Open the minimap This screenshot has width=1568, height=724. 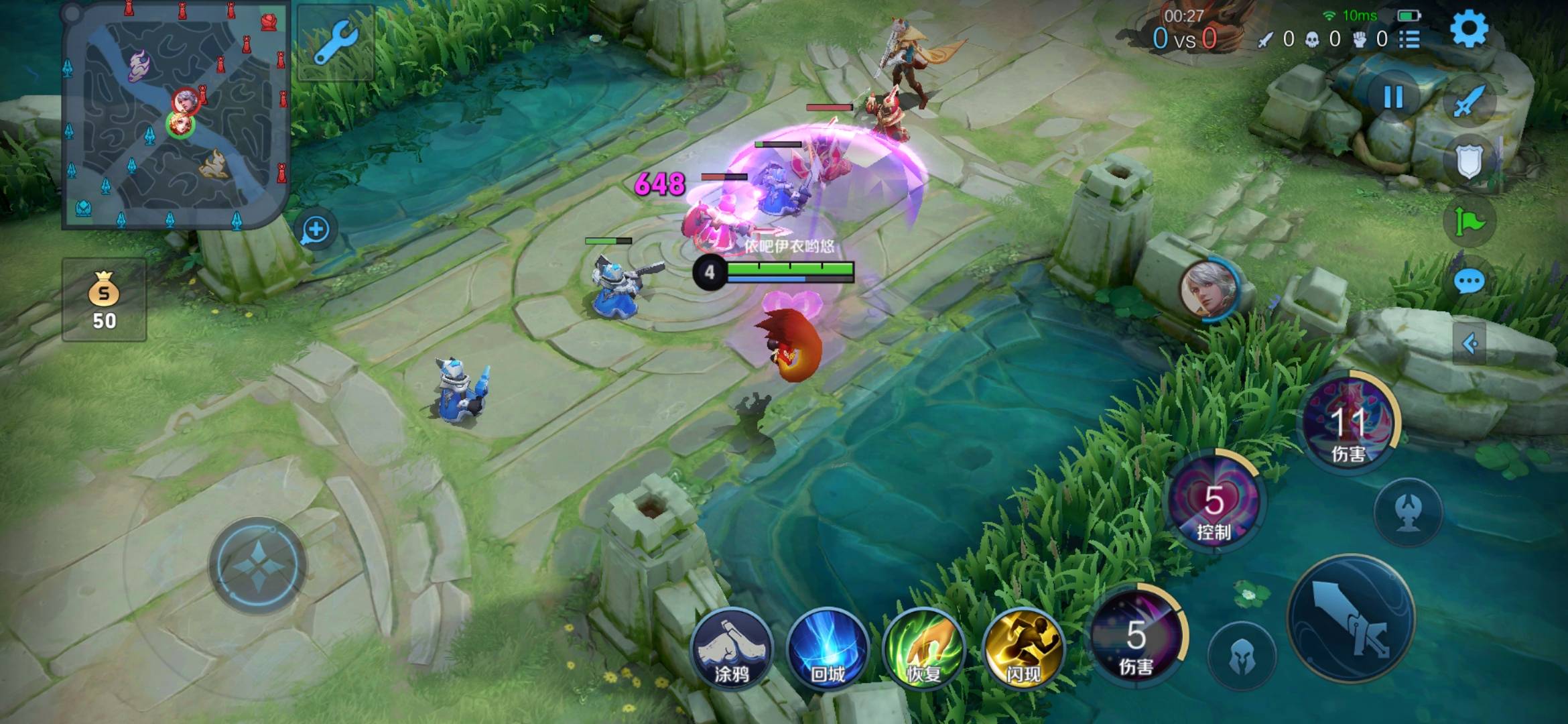(176, 115)
